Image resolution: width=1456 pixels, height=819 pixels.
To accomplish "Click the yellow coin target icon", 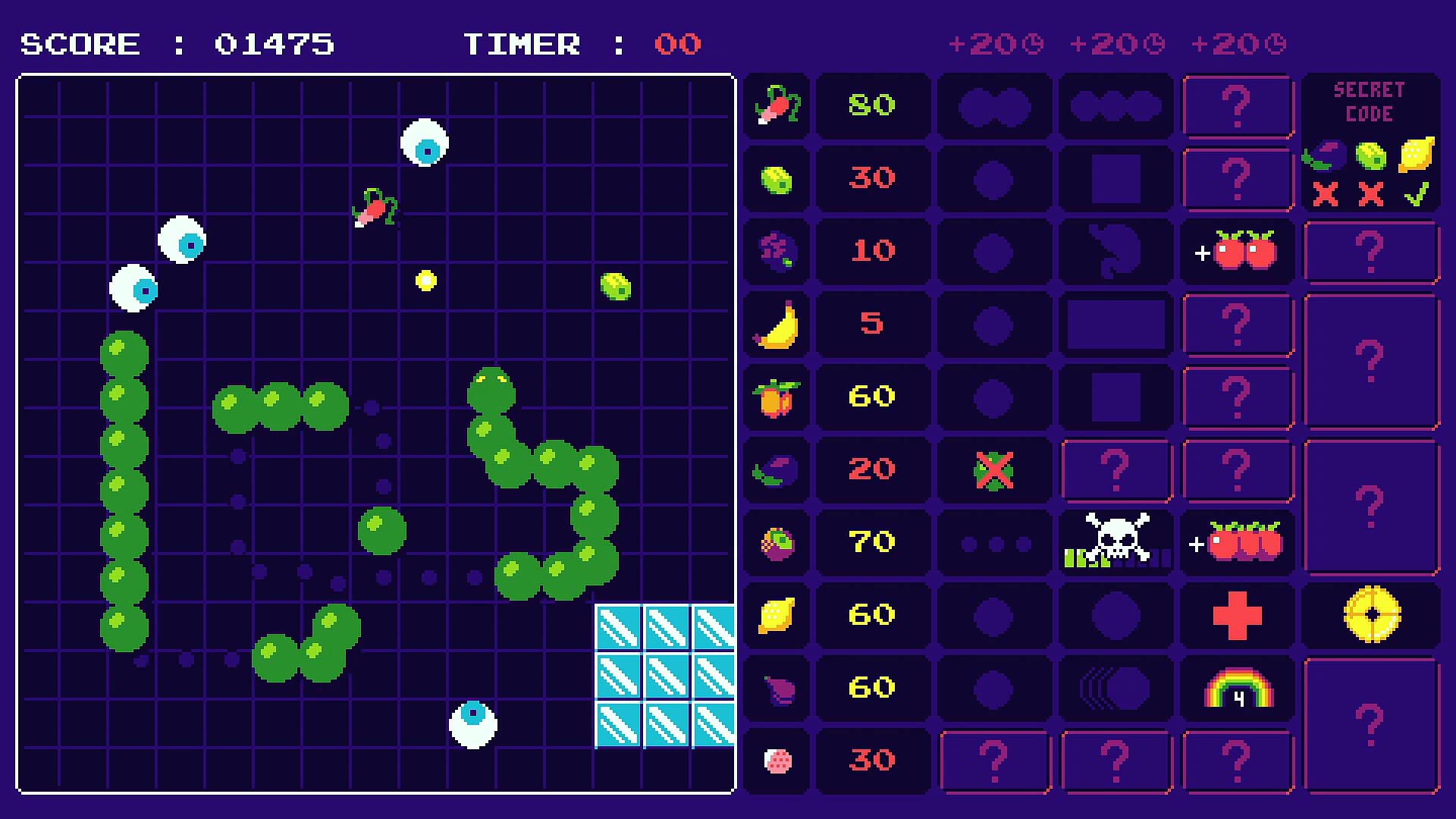I will click(1370, 615).
